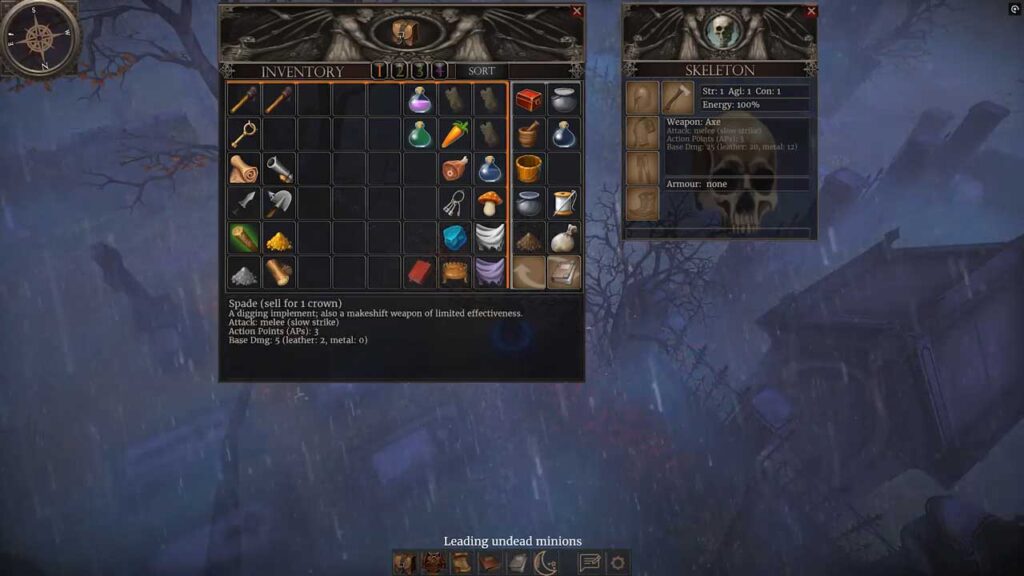Select the thread spool with needle

564,203
